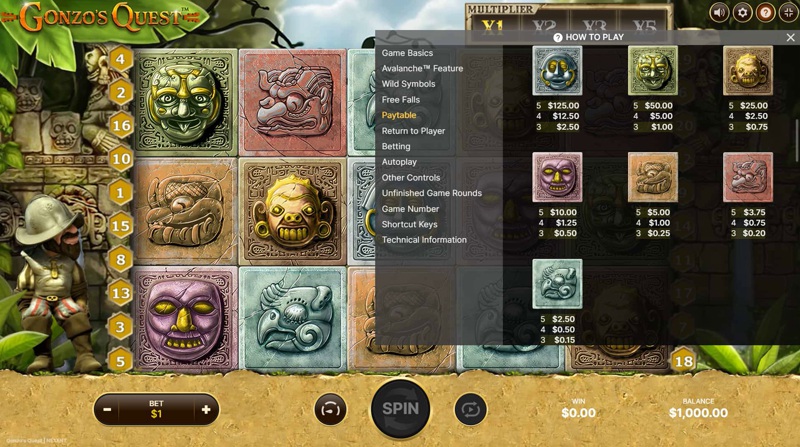Open the autoplay loop-arrows button

(469, 409)
